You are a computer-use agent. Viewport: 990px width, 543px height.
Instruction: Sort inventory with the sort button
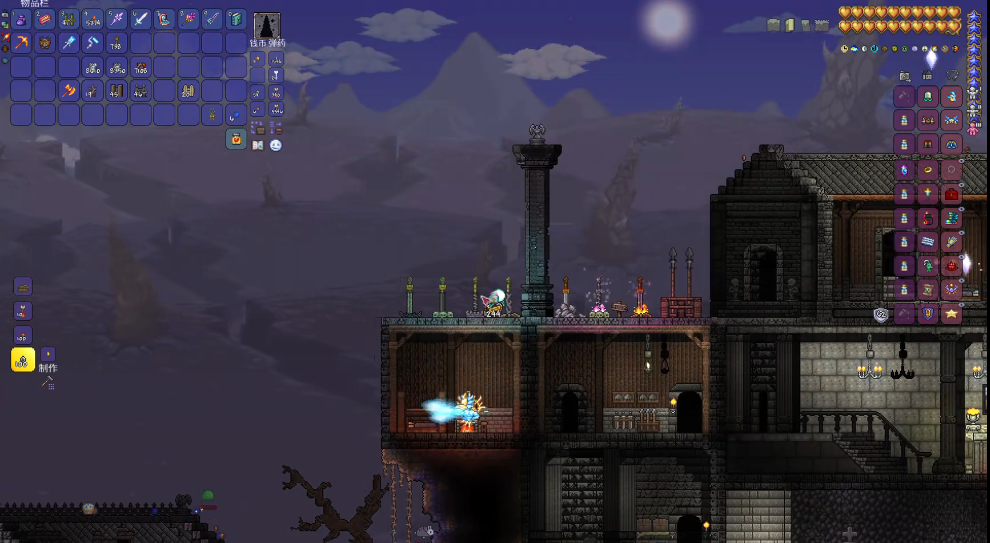[x=275, y=129]
